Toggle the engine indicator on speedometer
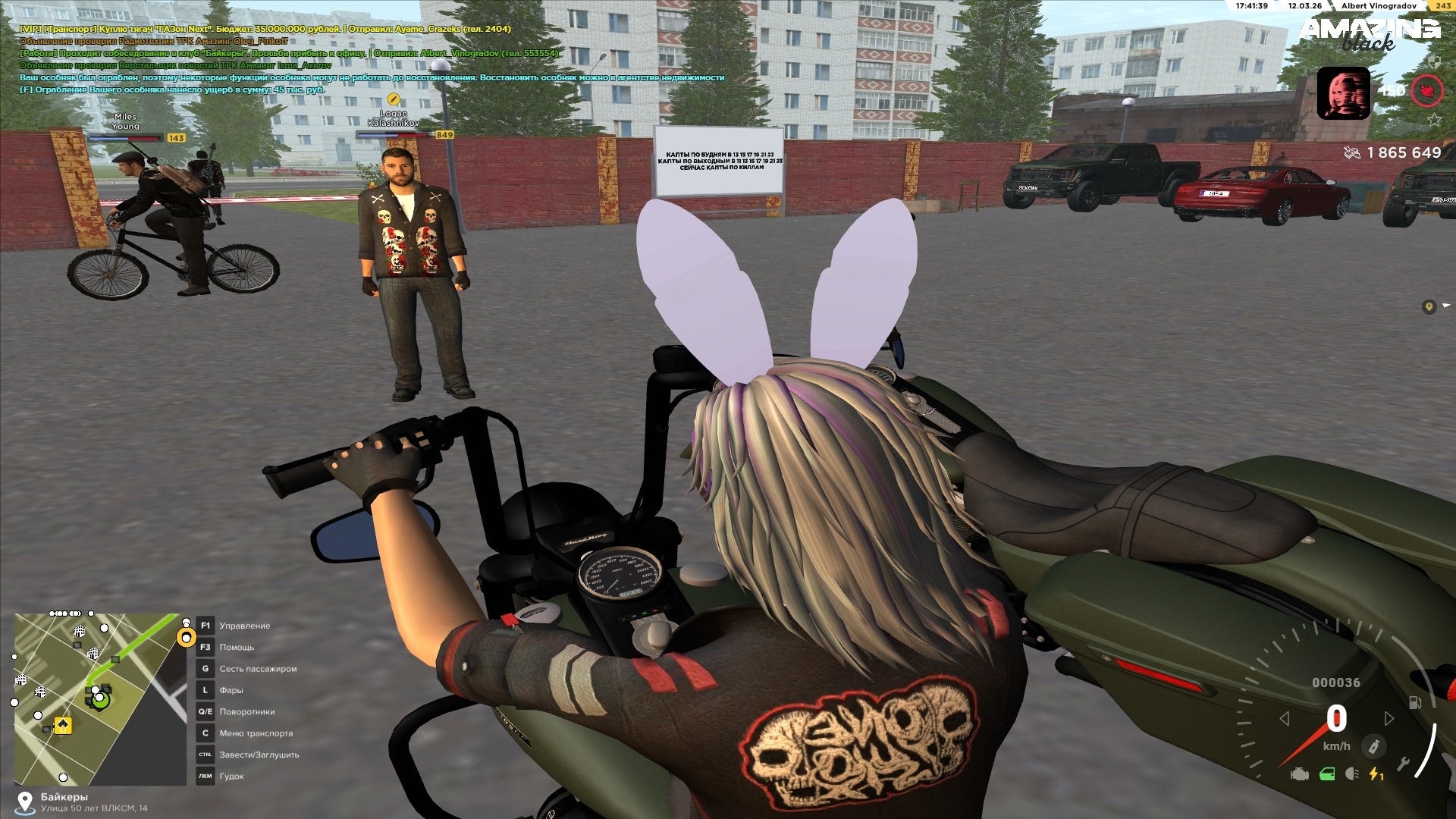Screen dimensions: 1456x819 (1300, 774)
